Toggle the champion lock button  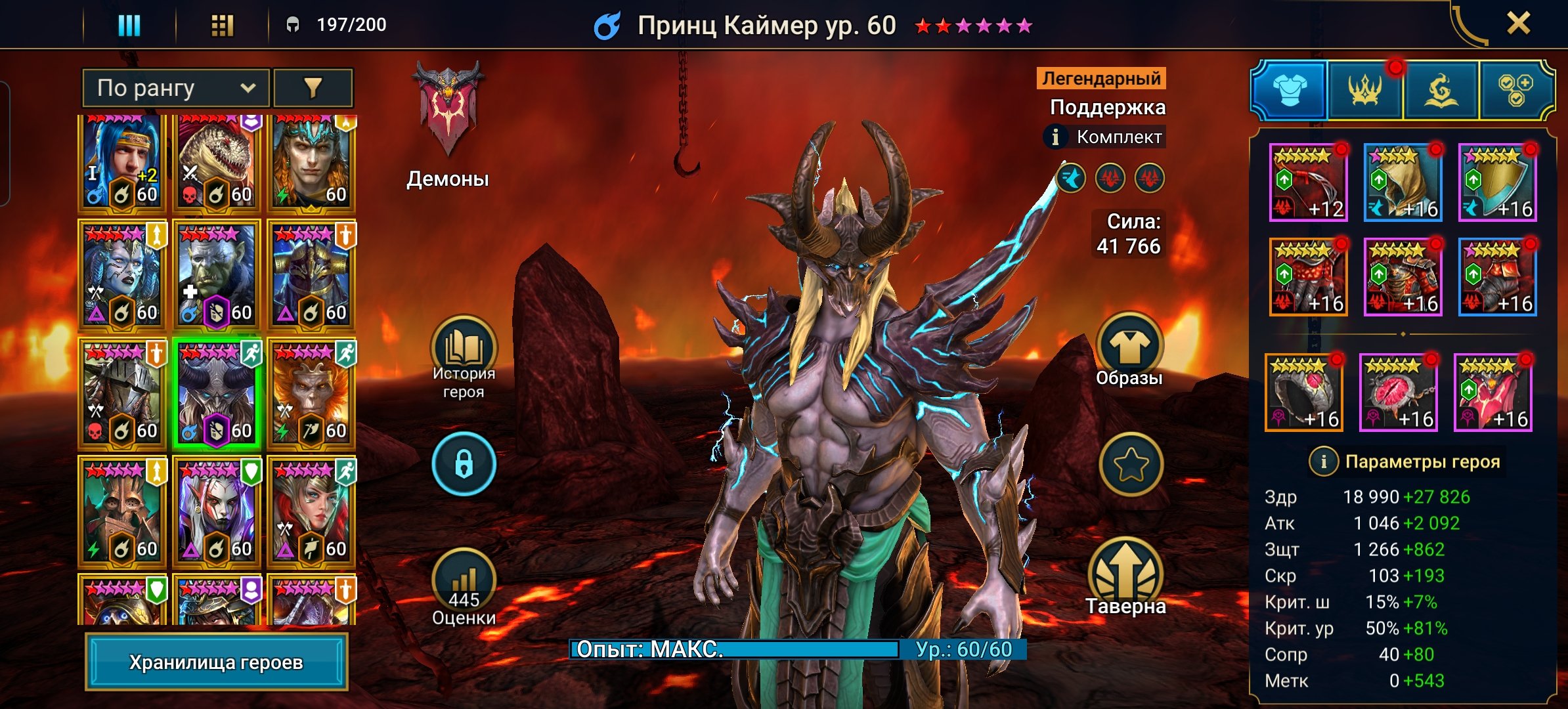[464, 464]
